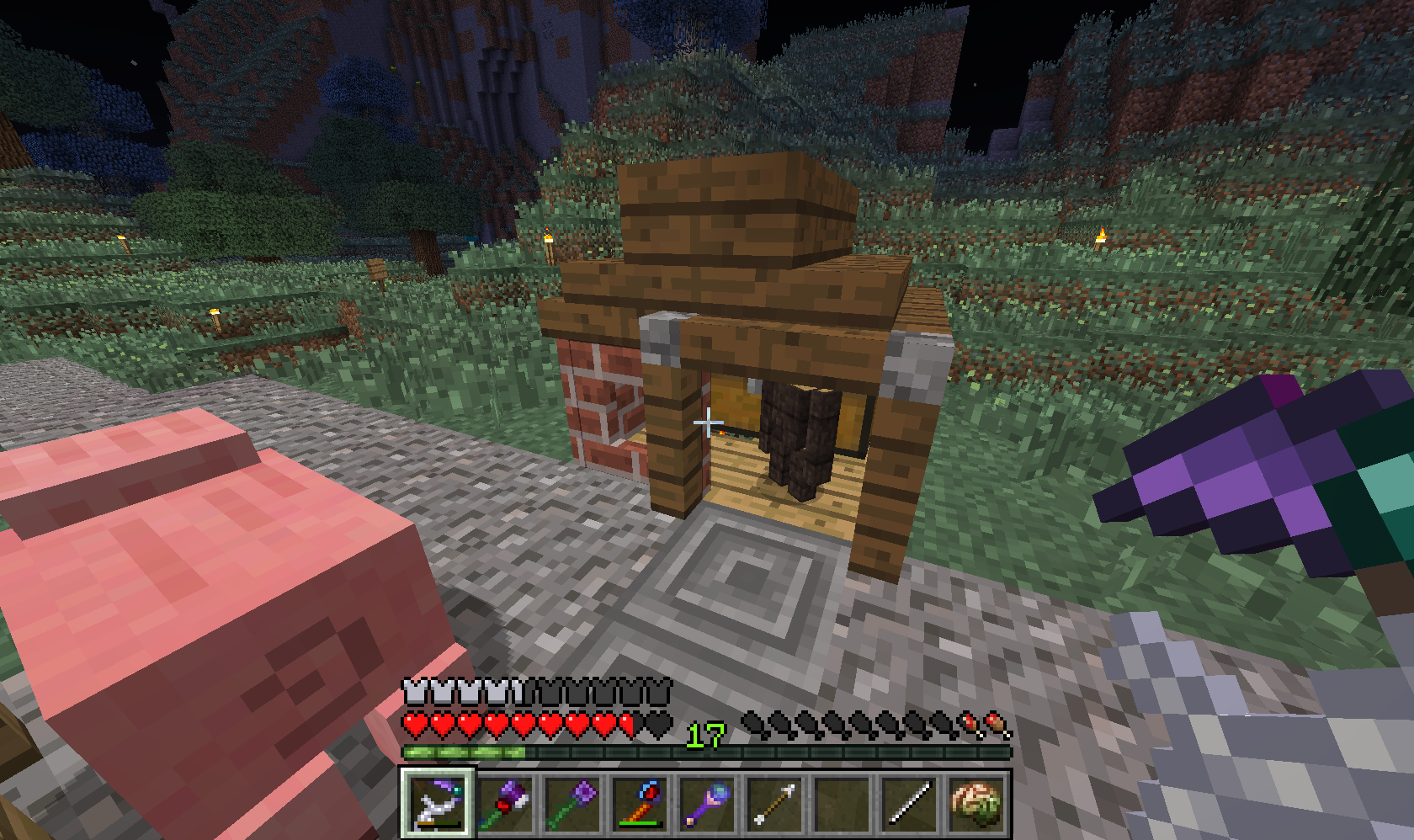Select the purple-headed silver tool in the hotbar
Viewport: 1414px width, 840px height.
click(x=437, y=801)
